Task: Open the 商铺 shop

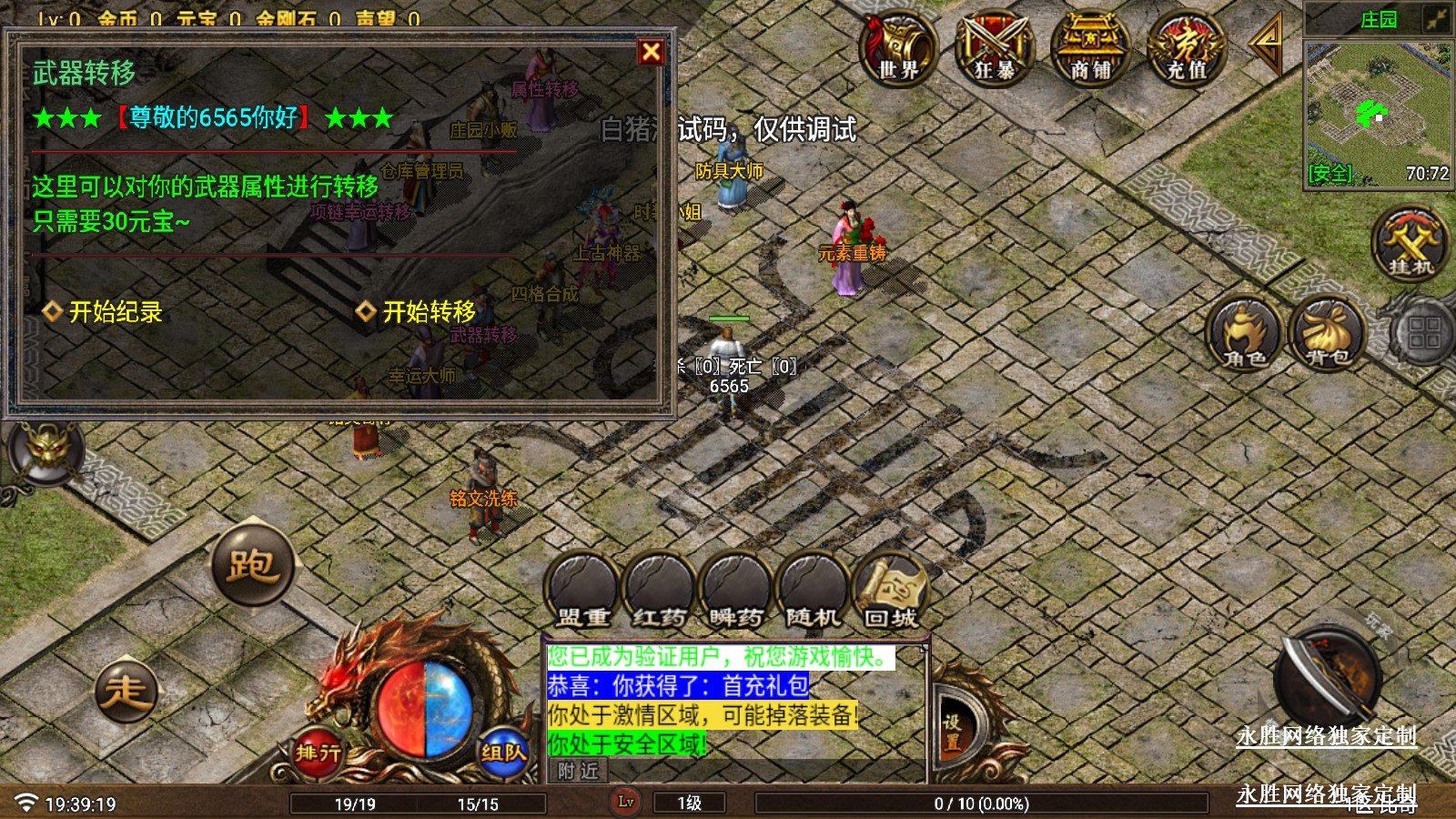Action: [1090, 48]
